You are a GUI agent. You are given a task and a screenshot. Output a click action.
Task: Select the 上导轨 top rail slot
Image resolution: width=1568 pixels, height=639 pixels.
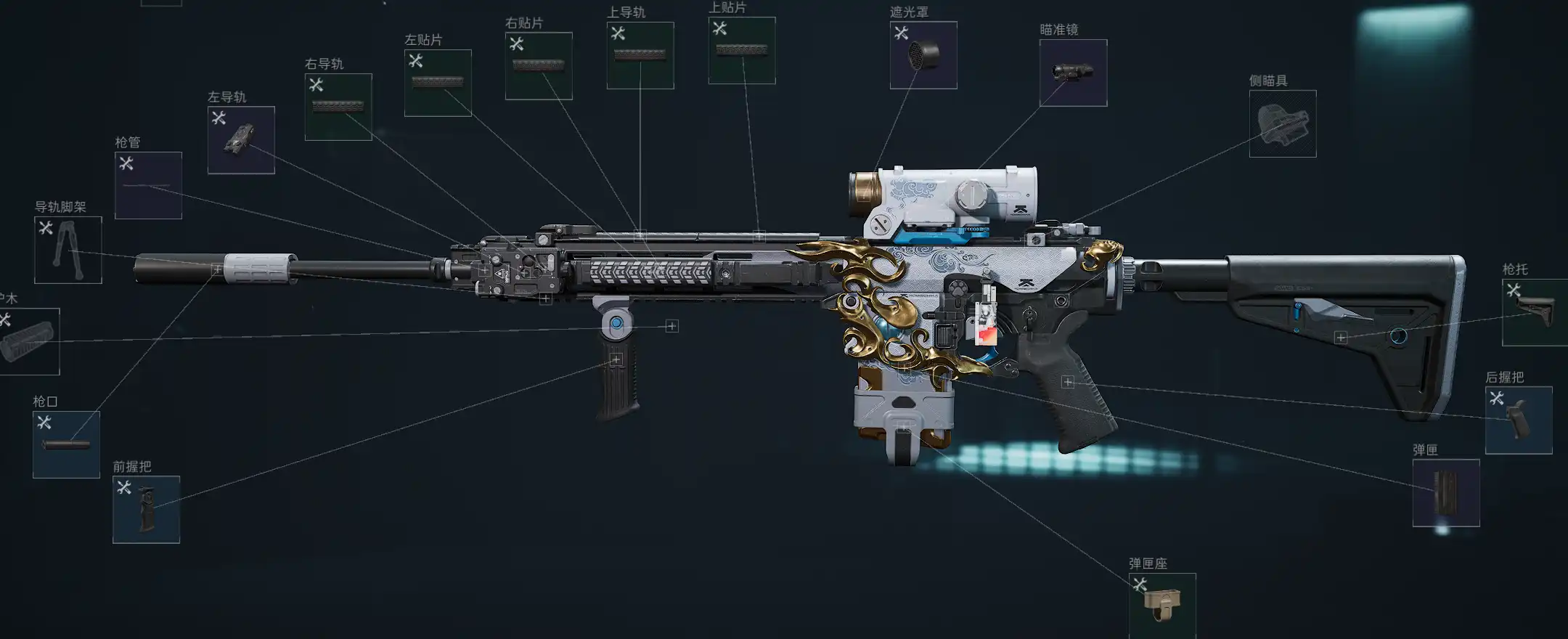(640, 56)
